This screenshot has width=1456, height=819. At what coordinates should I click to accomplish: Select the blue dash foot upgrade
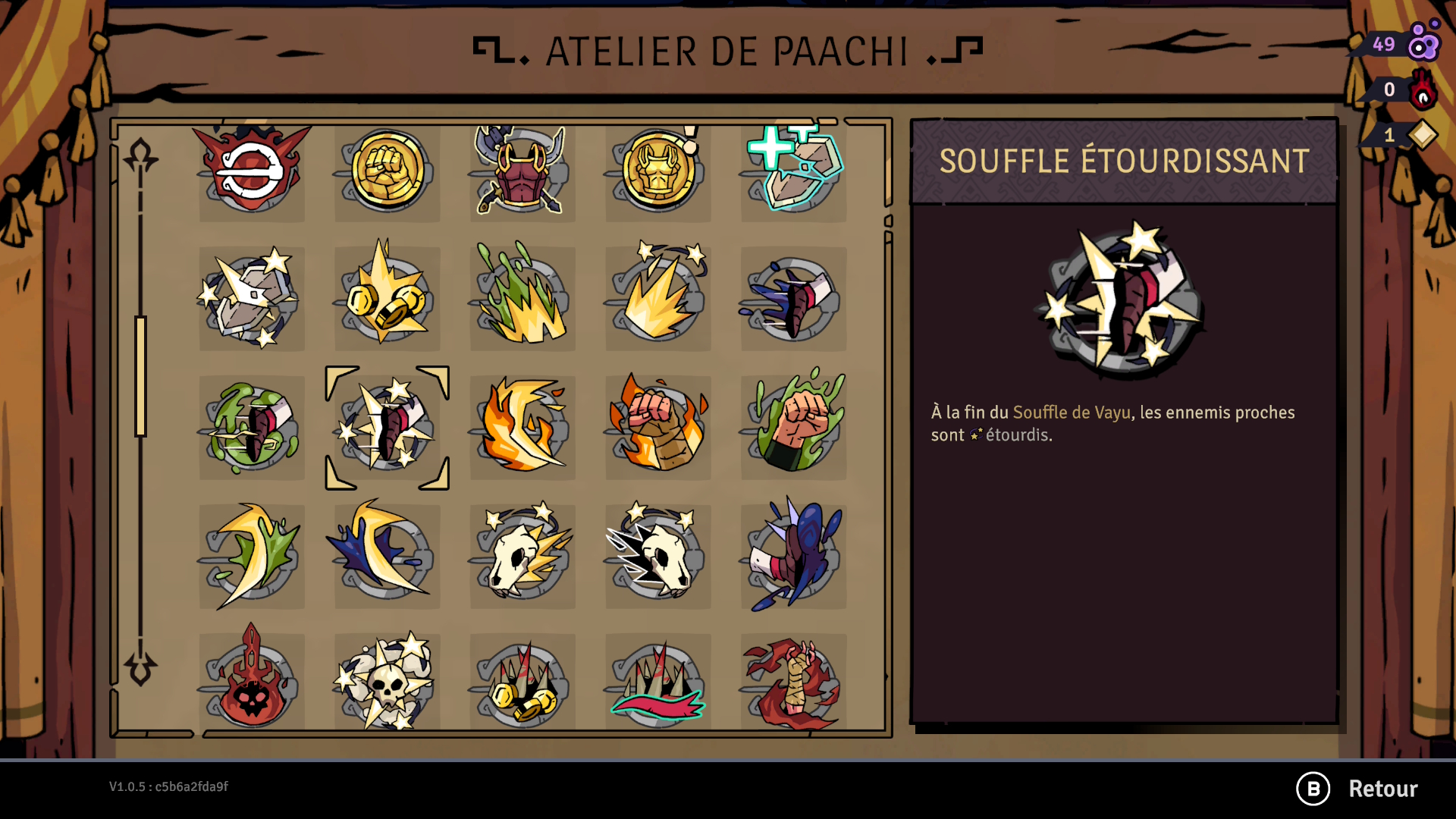793,299
